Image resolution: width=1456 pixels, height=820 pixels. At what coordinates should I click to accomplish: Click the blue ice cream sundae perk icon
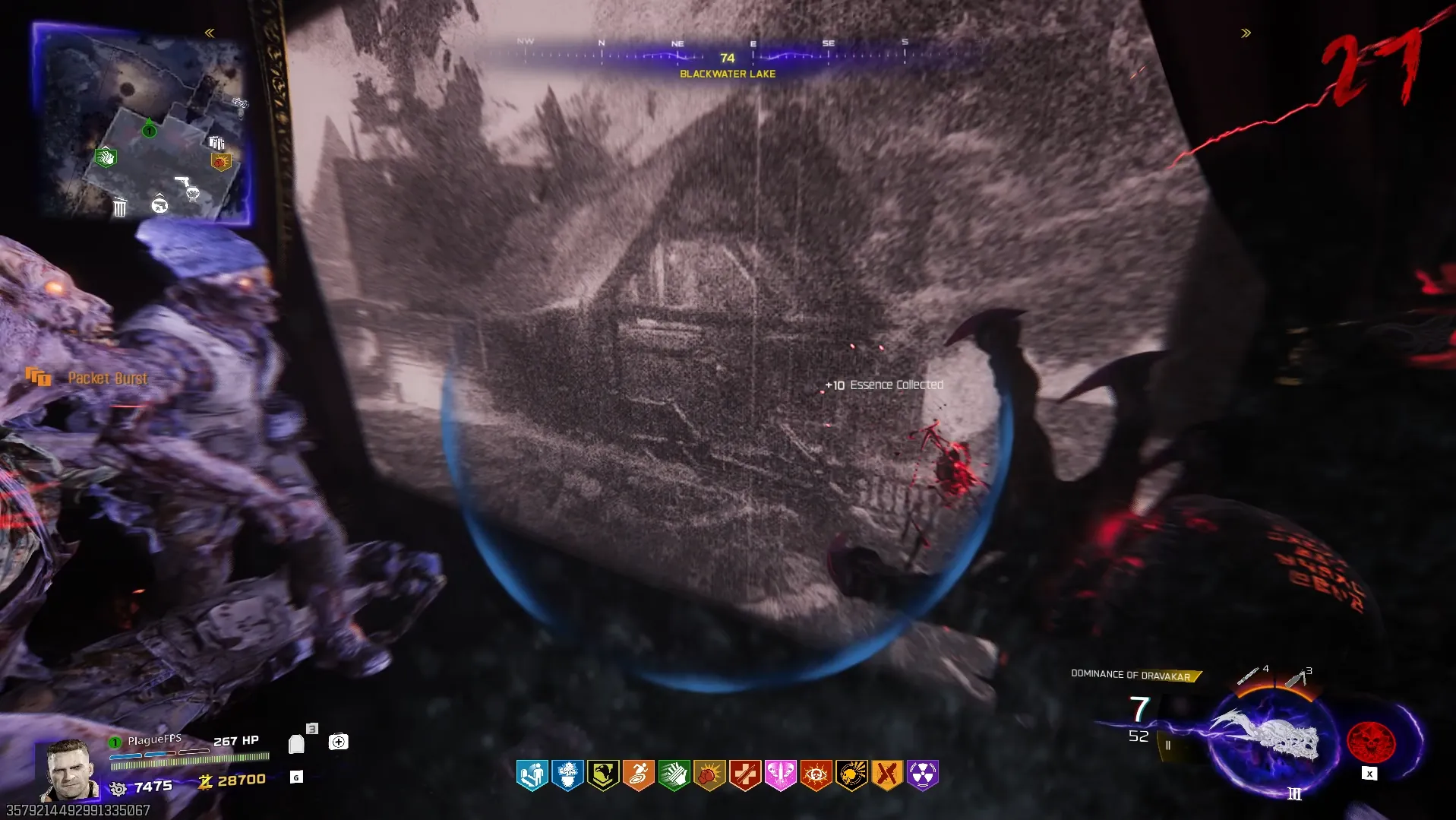coord(567,775)
